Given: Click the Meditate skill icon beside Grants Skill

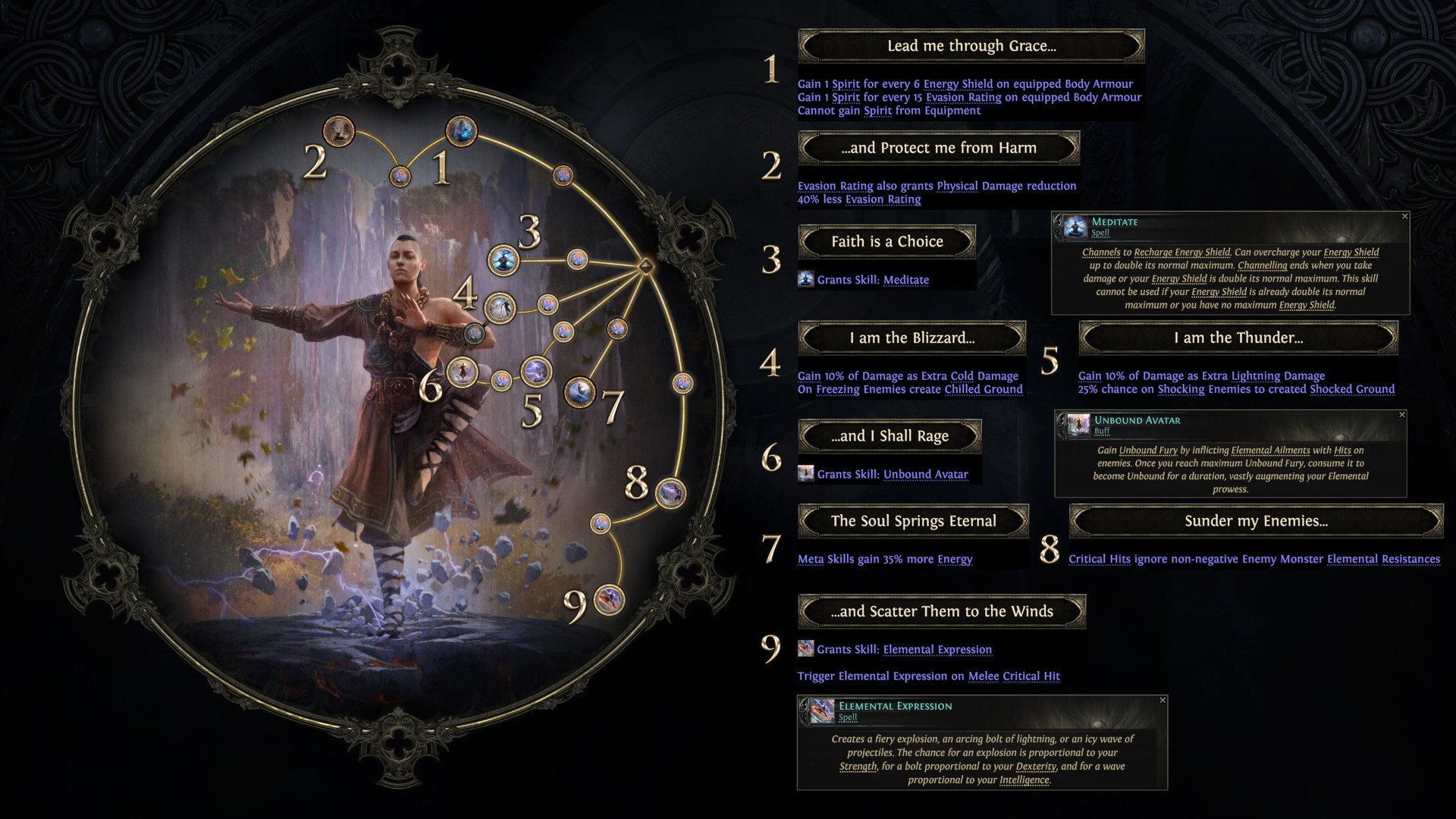Looking at the screenshot, I should click(x=805, y=280).
